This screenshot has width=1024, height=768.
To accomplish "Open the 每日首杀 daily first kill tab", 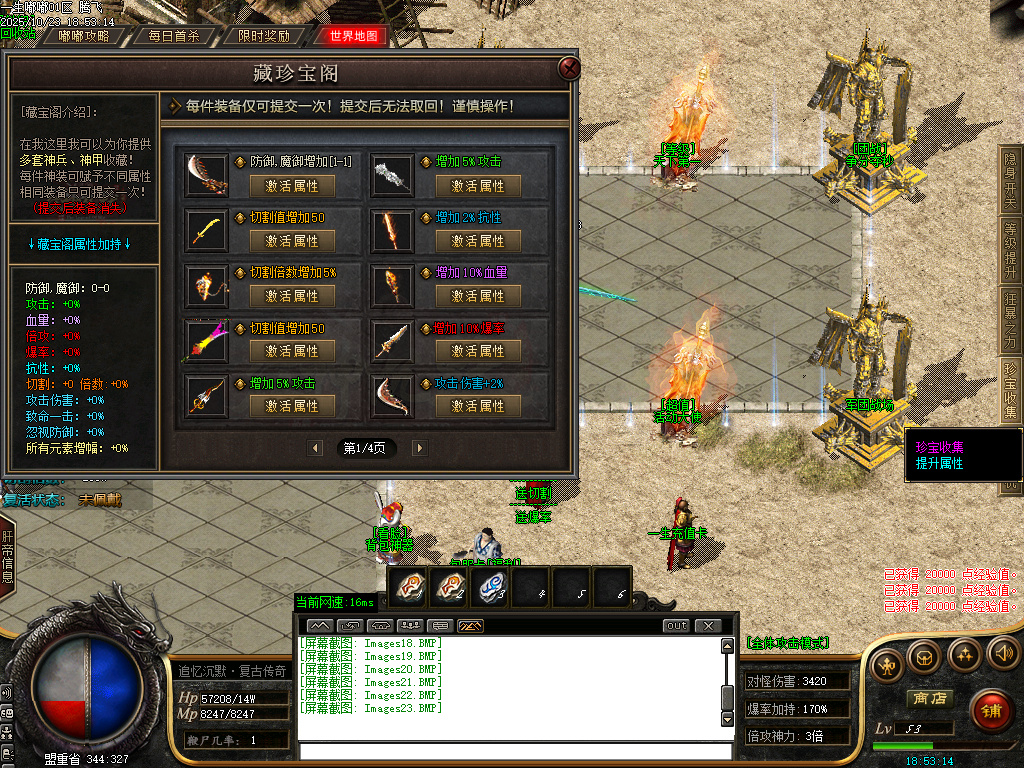I will pos(174,36).
